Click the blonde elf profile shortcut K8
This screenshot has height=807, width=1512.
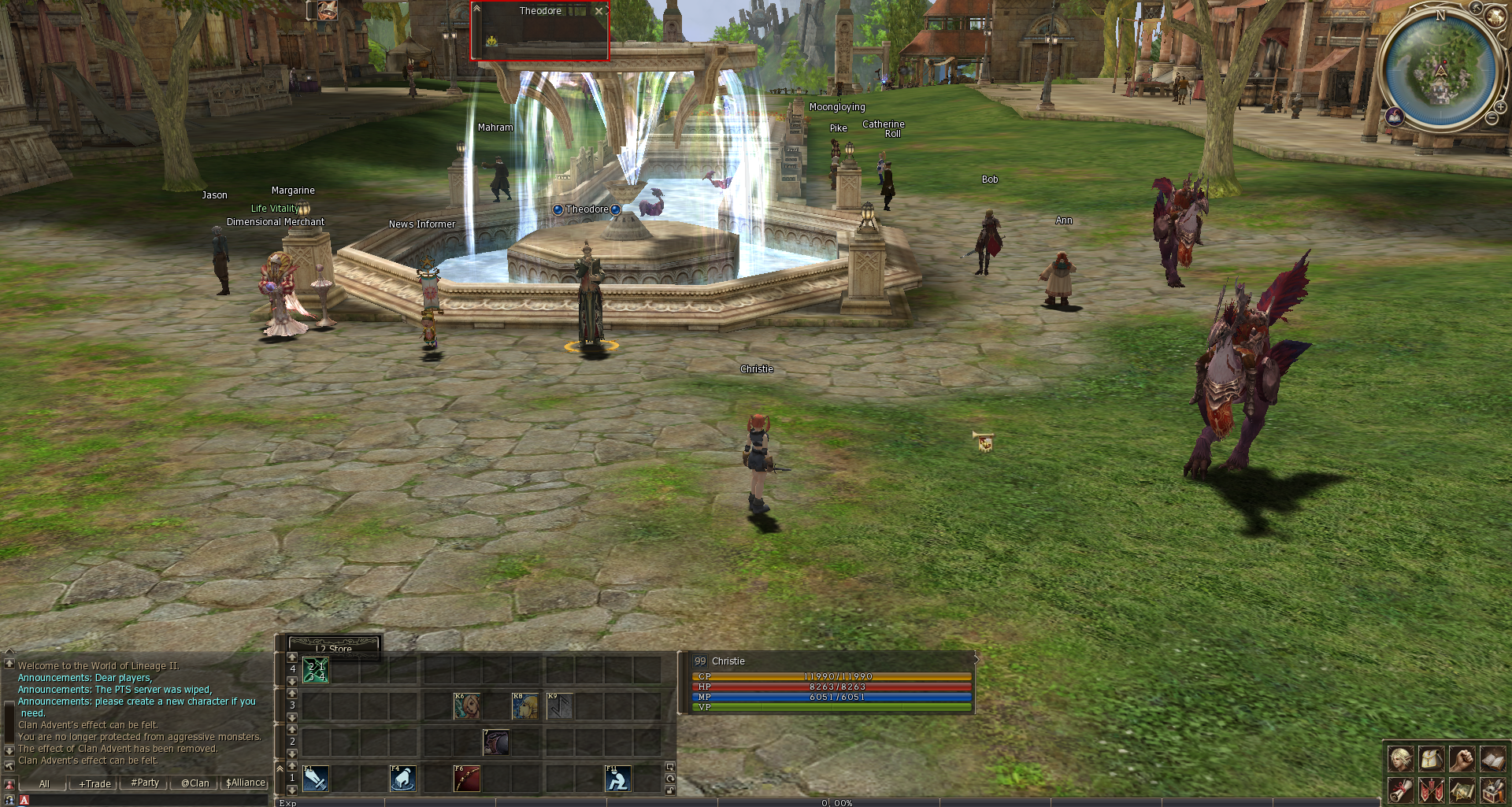525,706
